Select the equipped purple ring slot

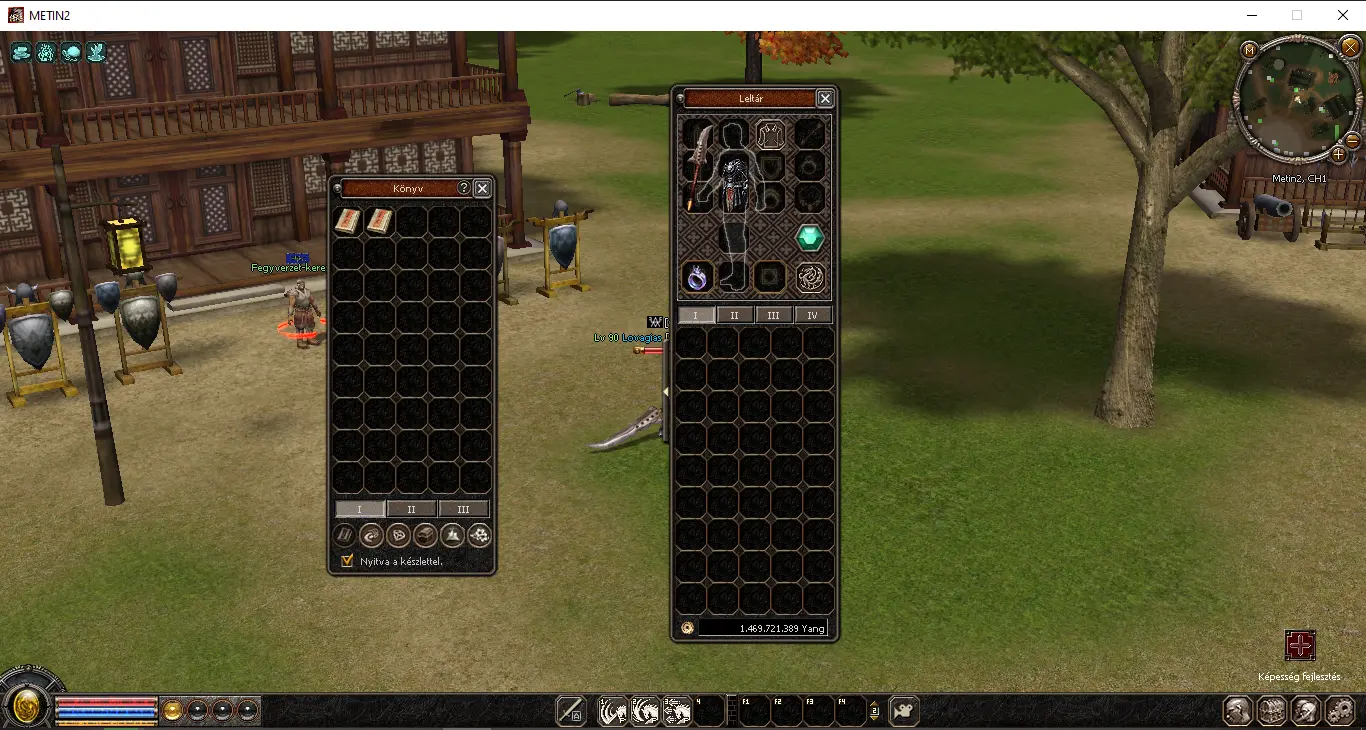[x=697, y=277]
